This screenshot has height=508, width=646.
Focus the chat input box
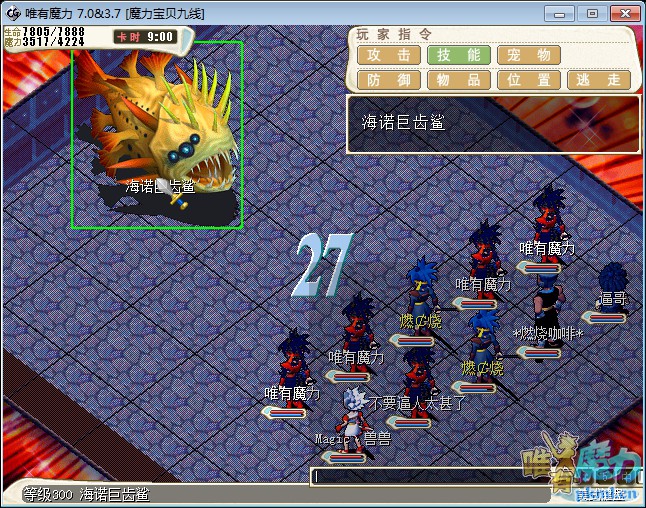click(470, 477)
